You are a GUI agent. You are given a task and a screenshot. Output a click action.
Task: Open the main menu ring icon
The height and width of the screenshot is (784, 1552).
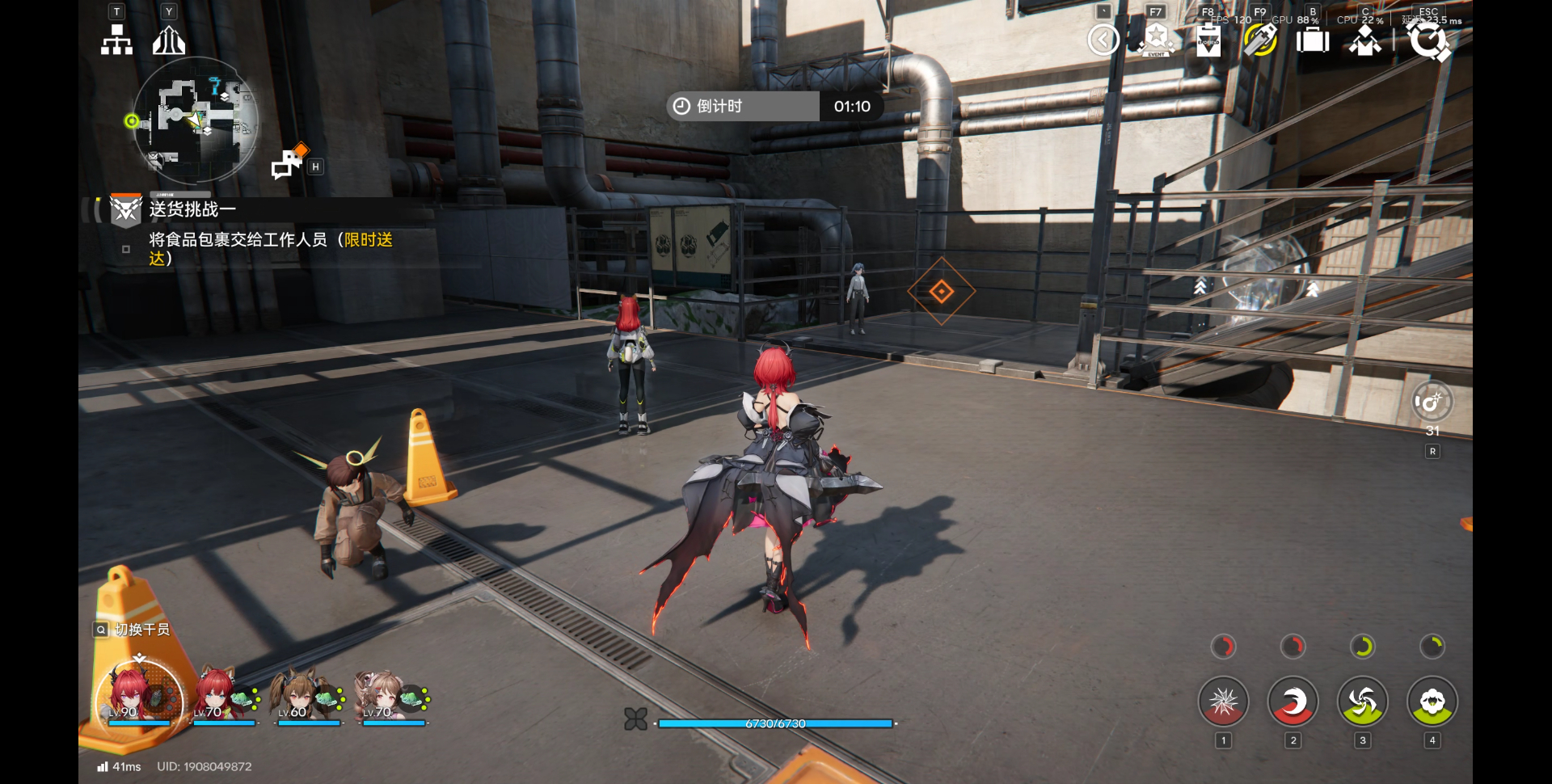[x=1428, y=40]
